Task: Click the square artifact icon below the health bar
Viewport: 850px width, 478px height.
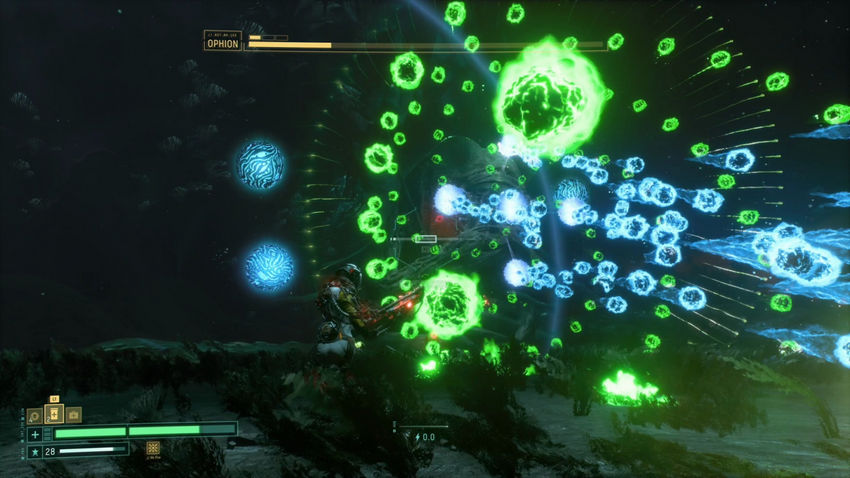Action: pos(153,449)
